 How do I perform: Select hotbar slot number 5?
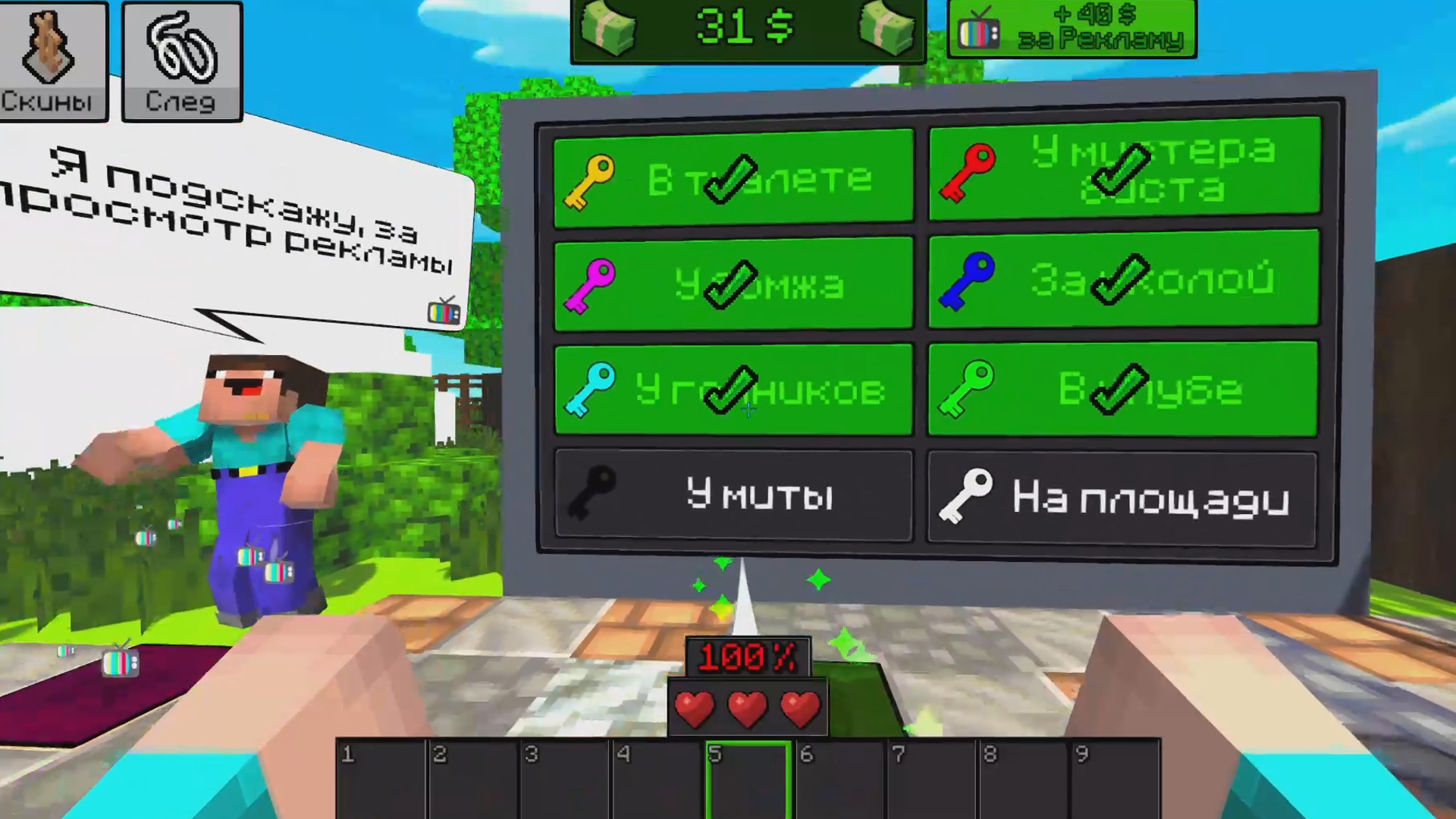pos(747,781)
